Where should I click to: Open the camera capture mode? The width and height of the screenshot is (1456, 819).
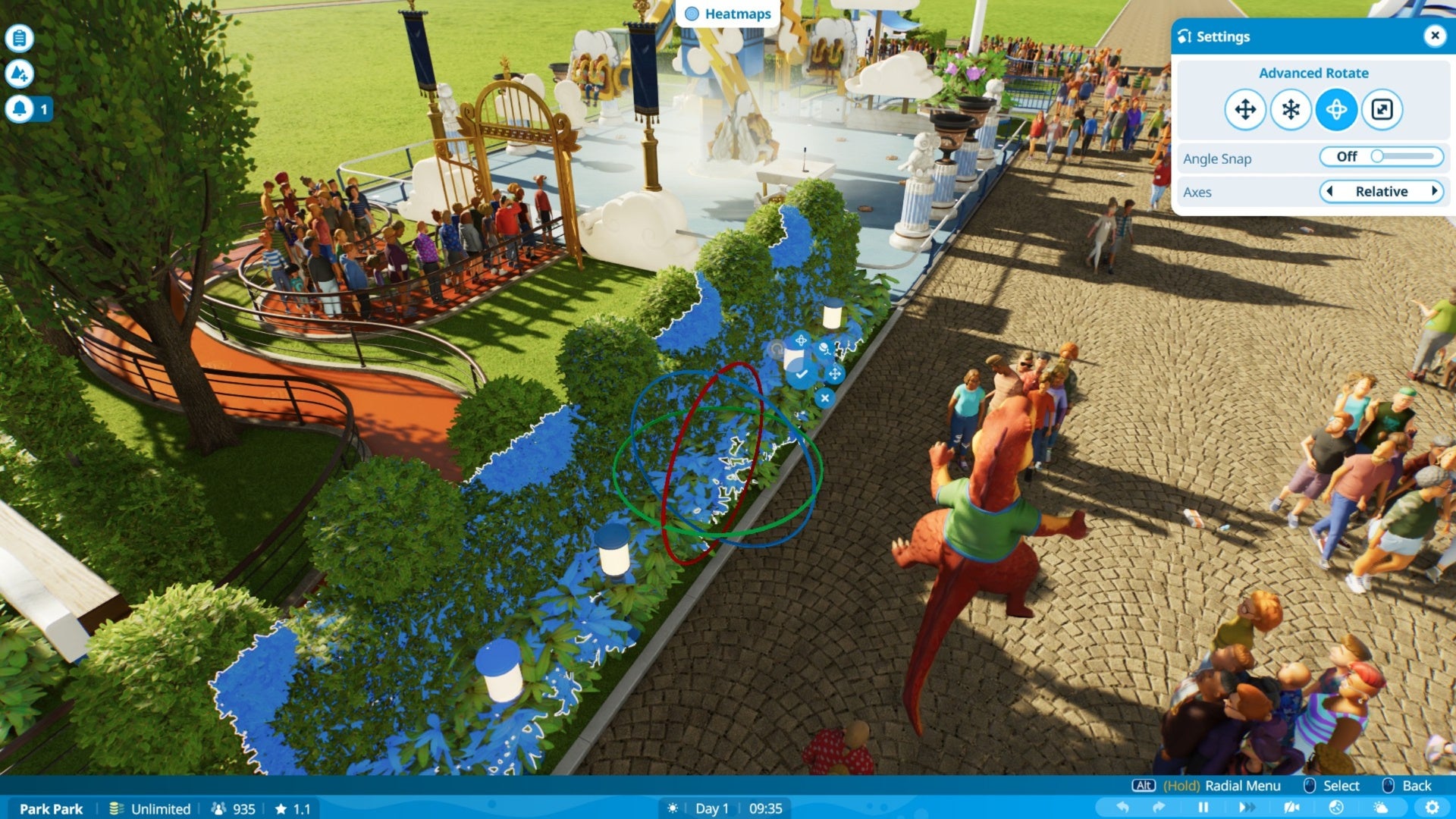tap(1293, 806)
